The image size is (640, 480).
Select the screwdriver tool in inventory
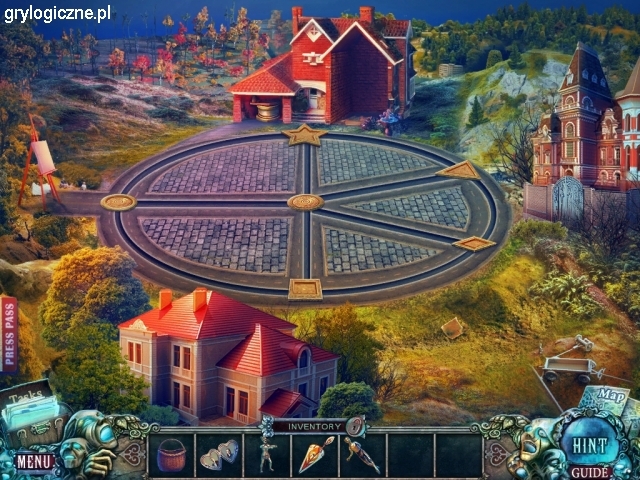coord(361,455)
